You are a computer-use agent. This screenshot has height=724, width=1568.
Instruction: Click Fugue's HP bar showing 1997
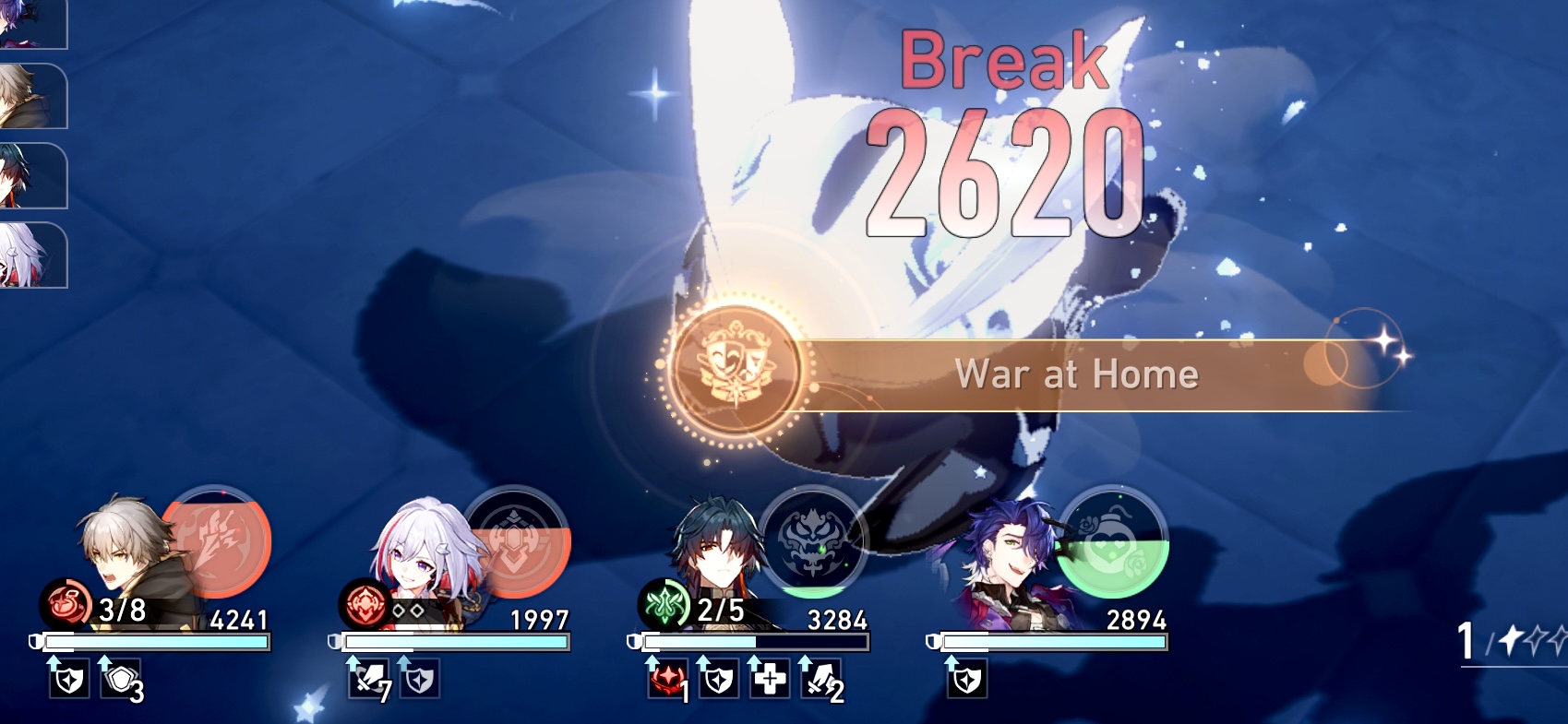pyautogui.click(x=452, y=638)
